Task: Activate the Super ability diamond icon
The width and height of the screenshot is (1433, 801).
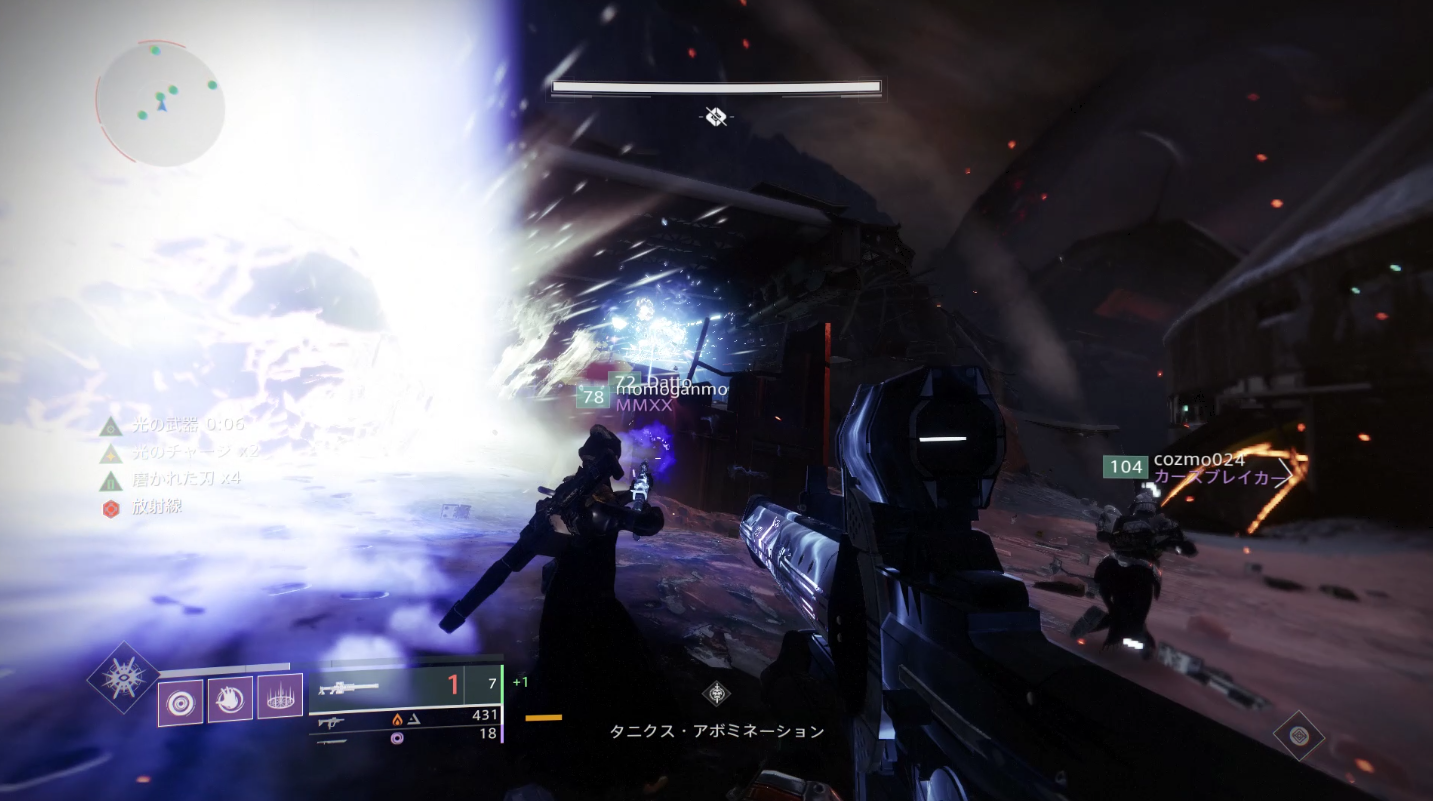Action: (123, 677)
